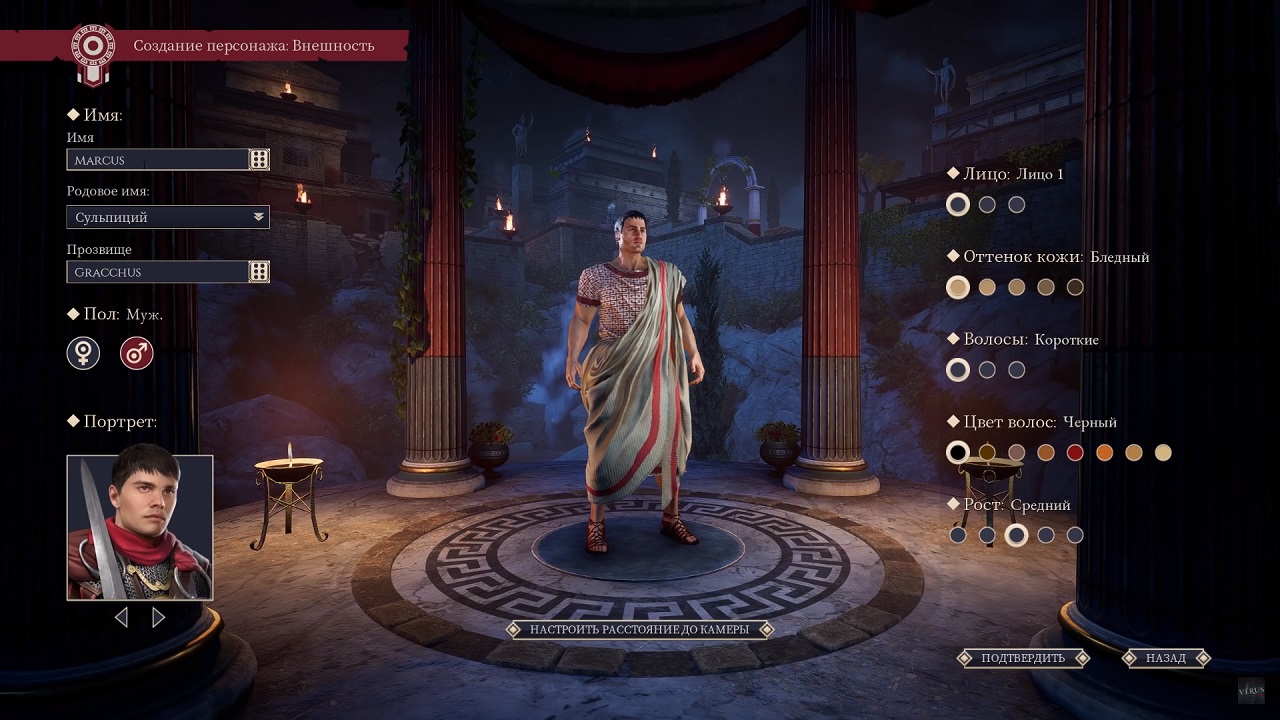Select the second face option under Лицо
Image resolution: width=1280 pixels, height=720 pixels.
pos(987,204)
